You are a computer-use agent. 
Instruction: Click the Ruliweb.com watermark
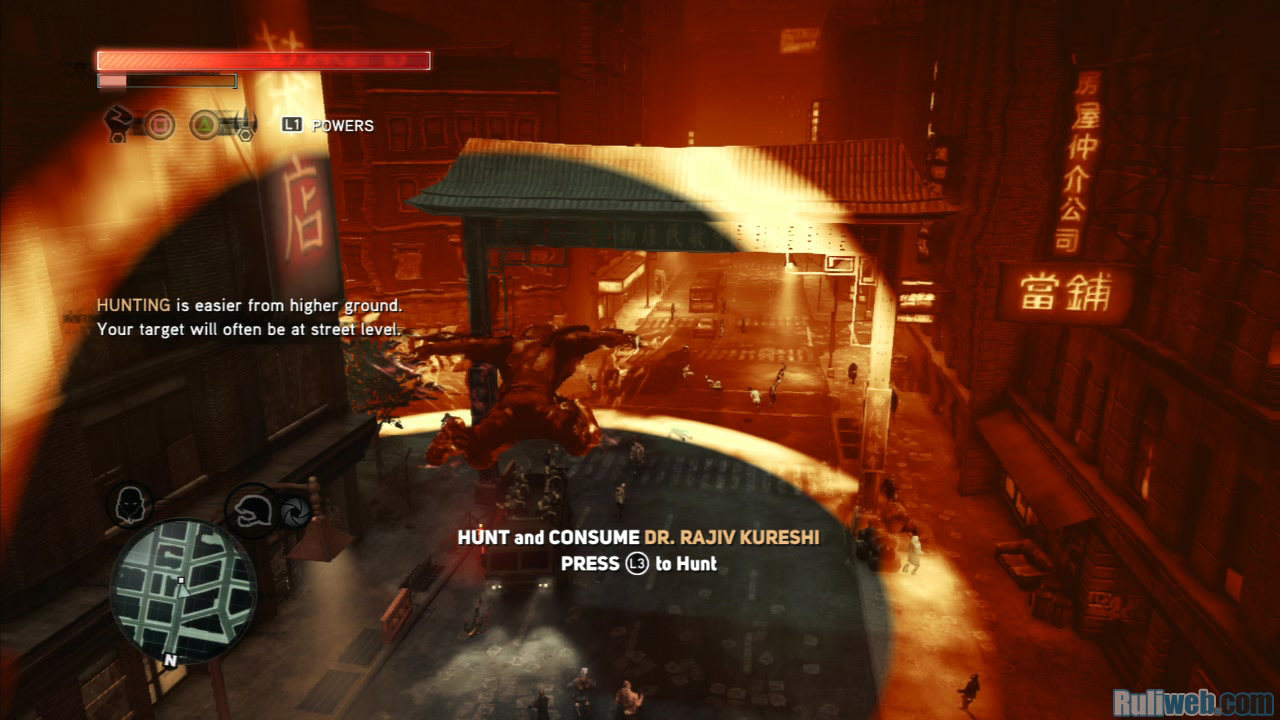[x=1193, y=702]
